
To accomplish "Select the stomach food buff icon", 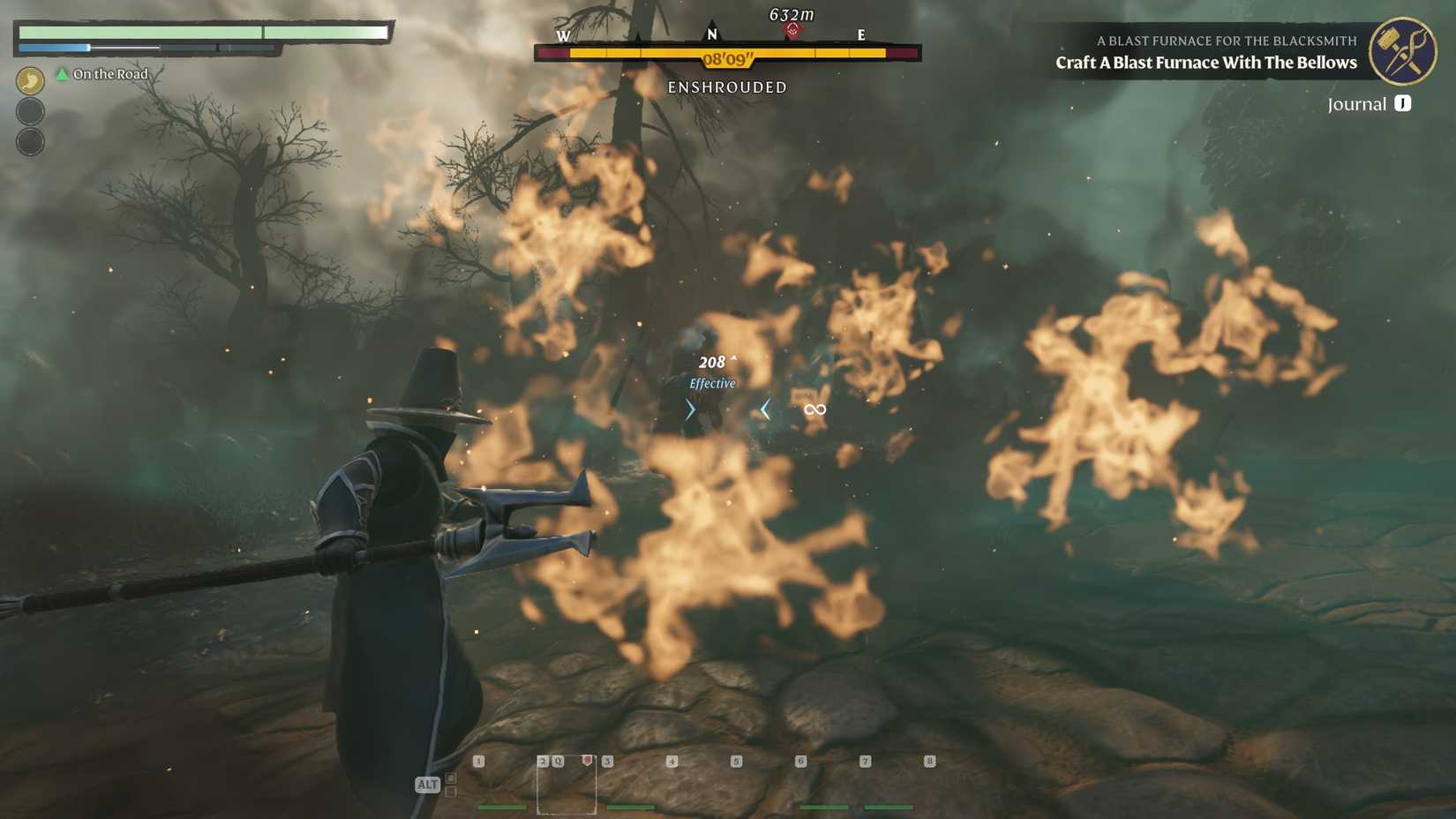I will 30,80.
